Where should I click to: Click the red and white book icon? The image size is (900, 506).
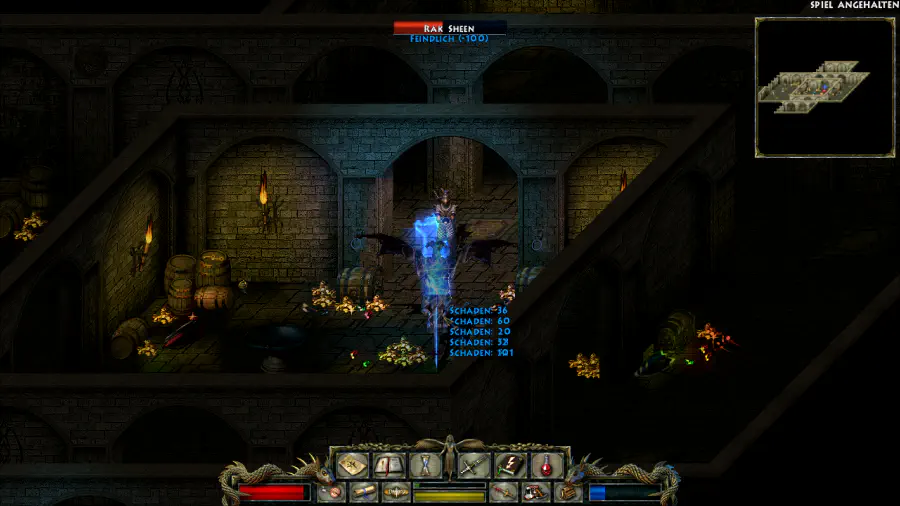(535, 492)
